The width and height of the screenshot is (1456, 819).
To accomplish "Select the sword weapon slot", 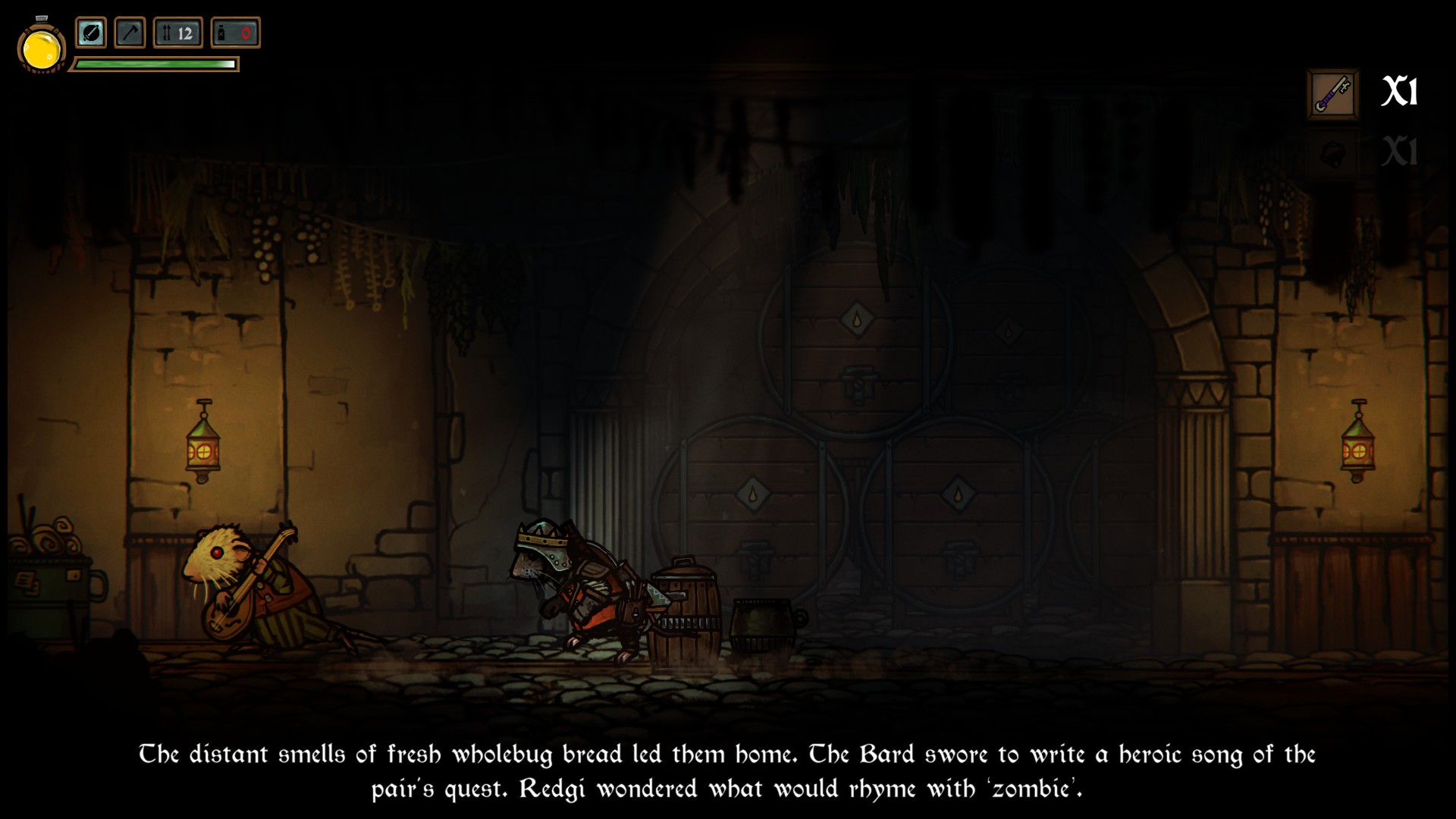I will (91, 33).
